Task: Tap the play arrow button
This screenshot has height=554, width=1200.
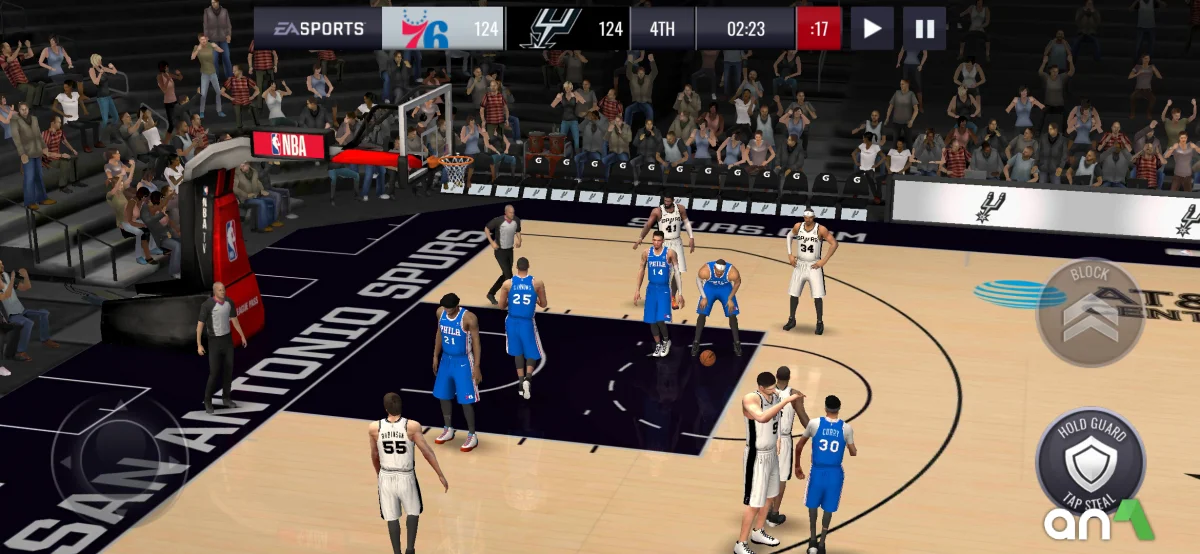Action: click(872, 29)
